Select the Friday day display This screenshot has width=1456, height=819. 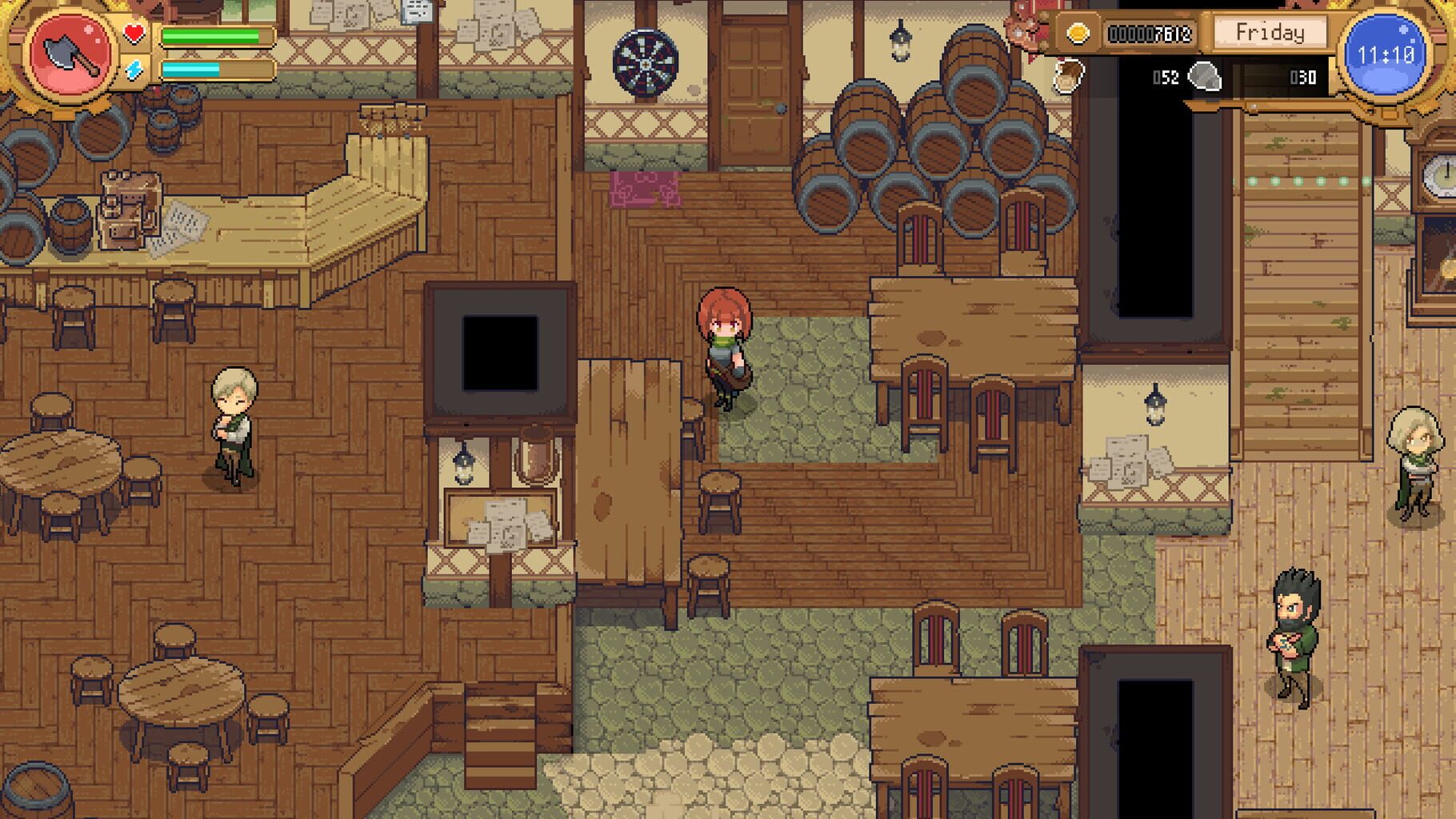(1269, 34)
